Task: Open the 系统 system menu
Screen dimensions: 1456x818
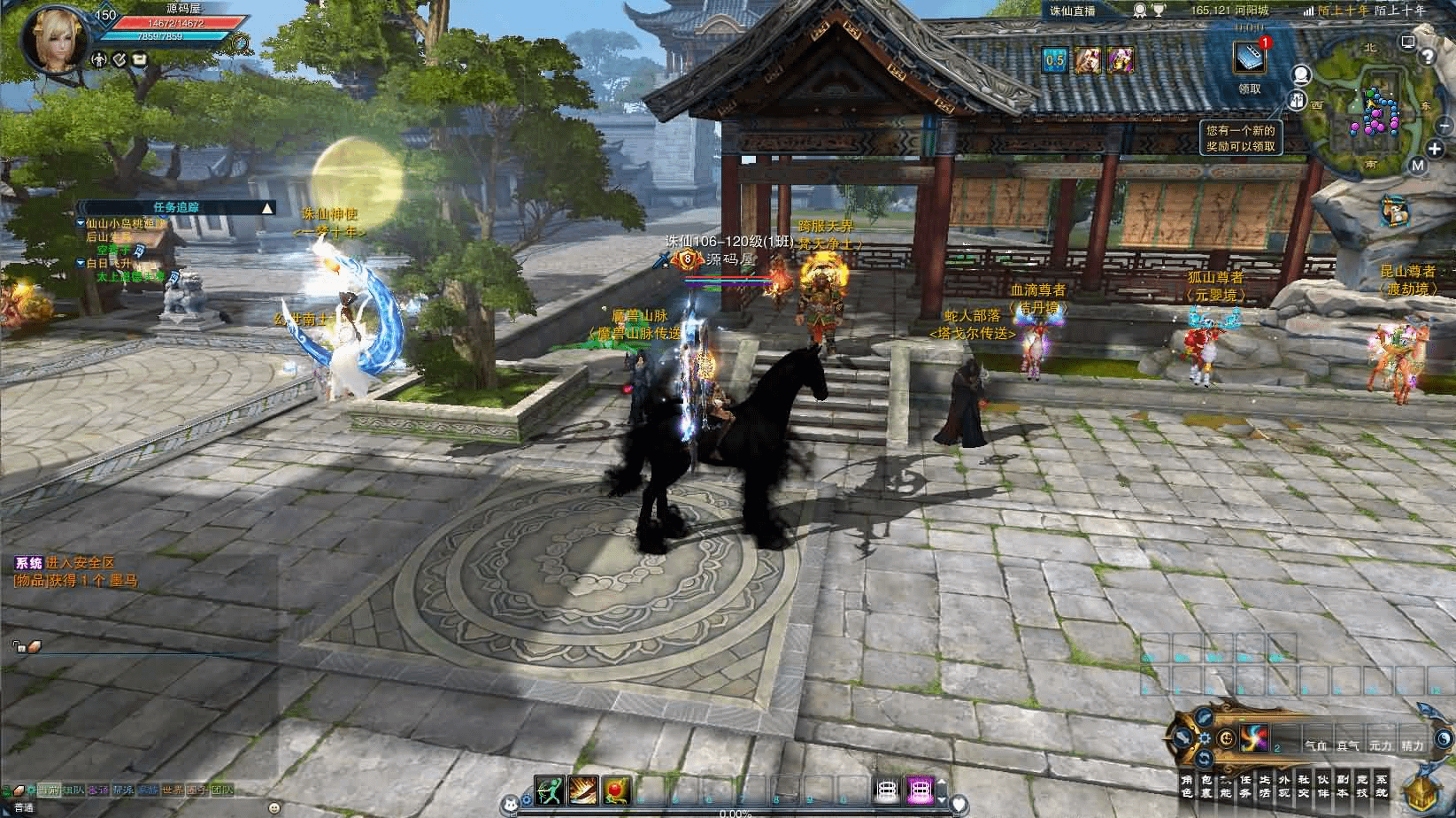Action: 1382,785
